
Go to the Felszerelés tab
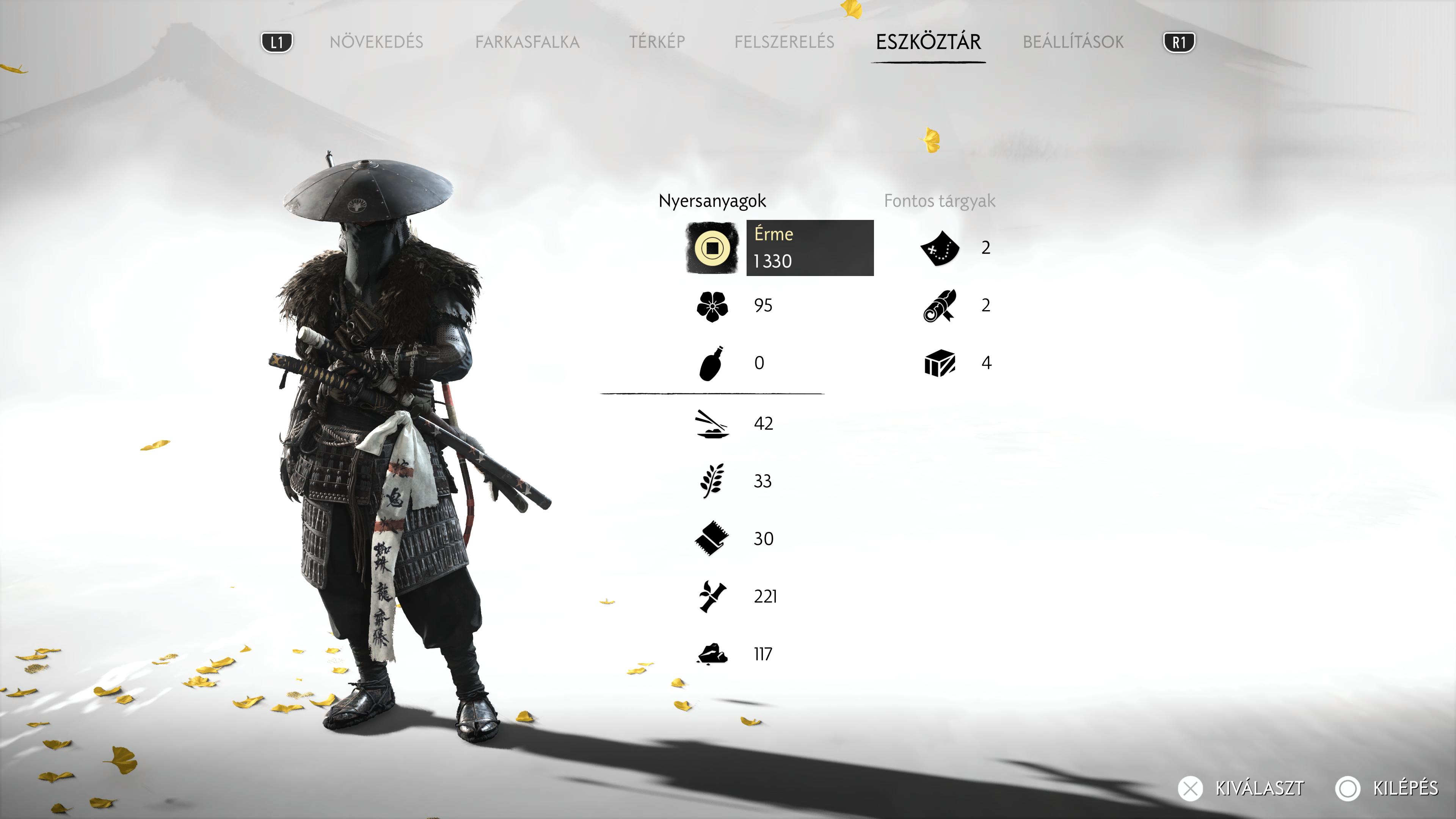click(784, 42)
